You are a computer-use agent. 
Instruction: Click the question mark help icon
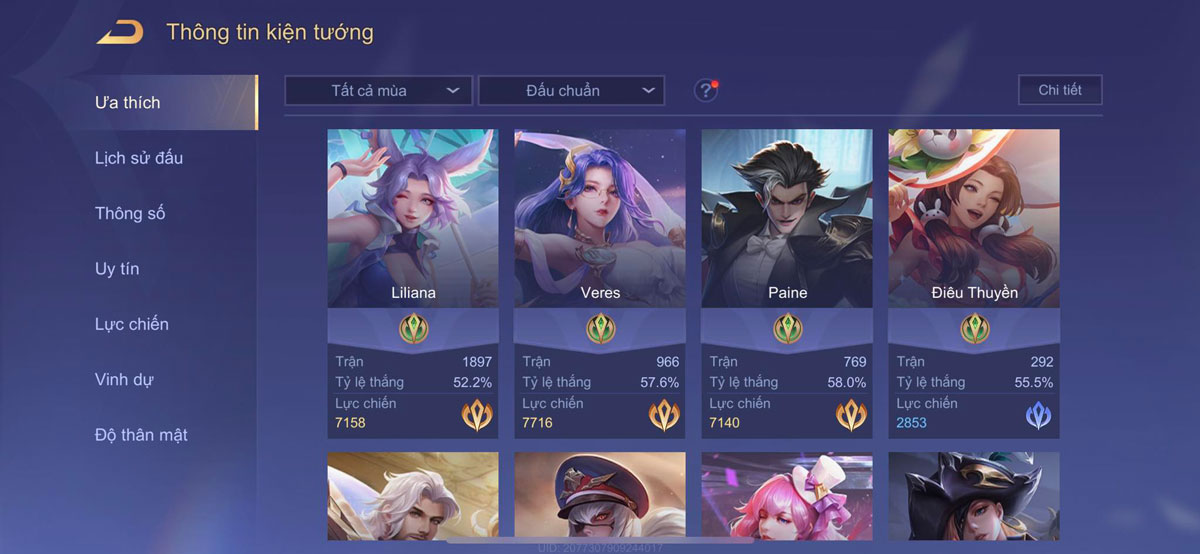[x=706, y=90]
